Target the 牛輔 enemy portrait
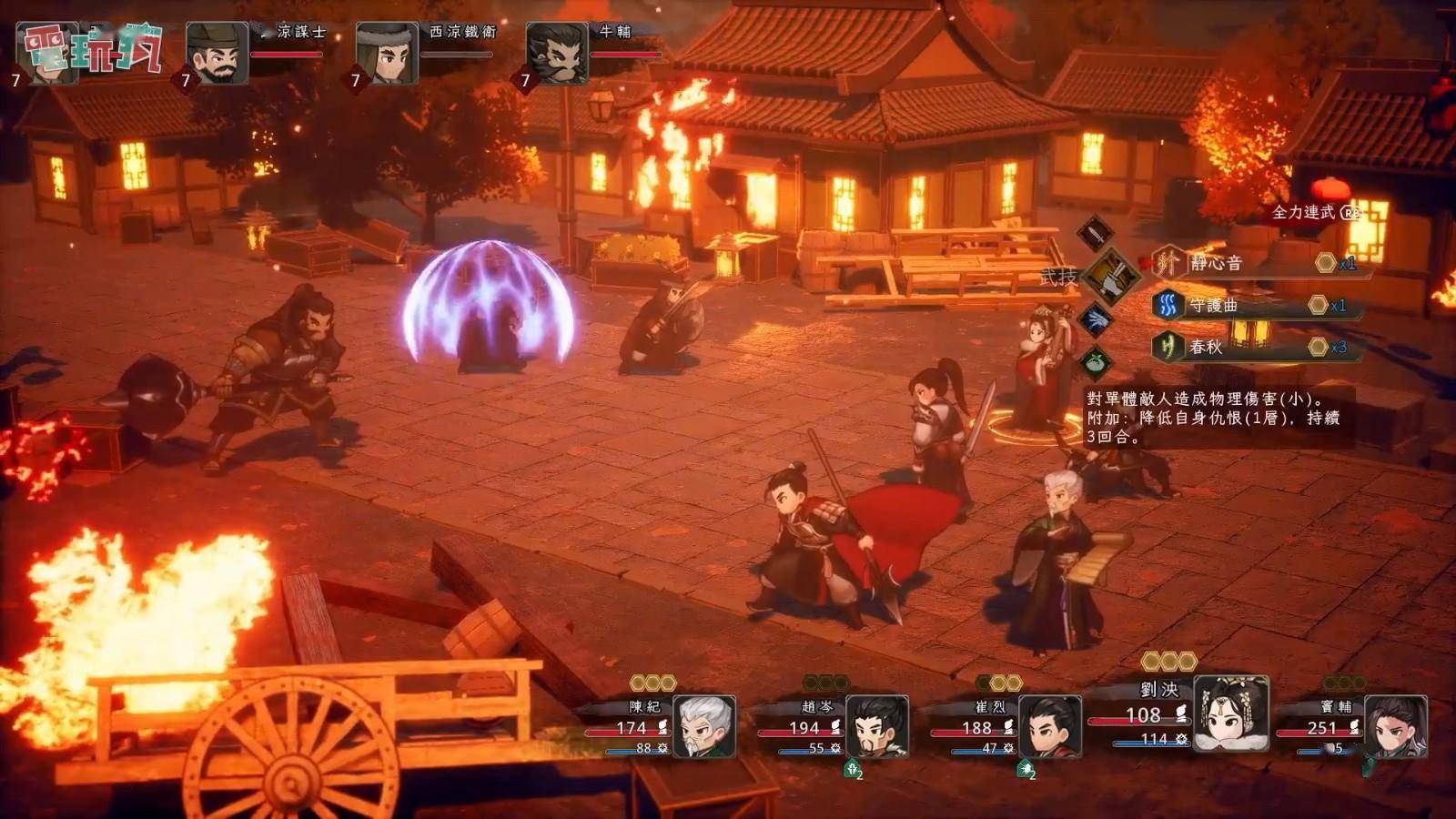Viewport: 1456px width, 819px height. [557, 54]
